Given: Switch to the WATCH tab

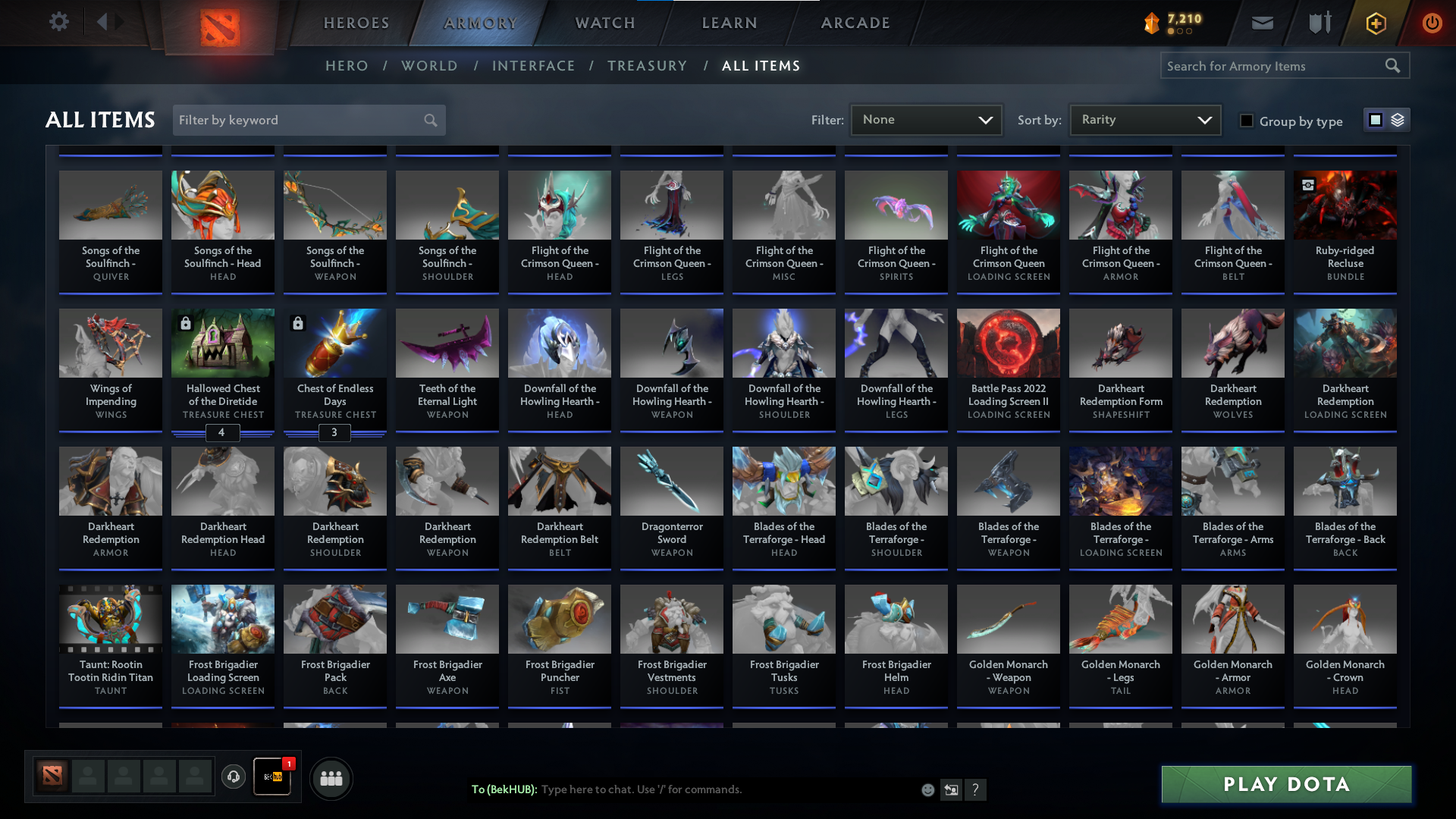Looking at the screenshot, I should 604,23.
